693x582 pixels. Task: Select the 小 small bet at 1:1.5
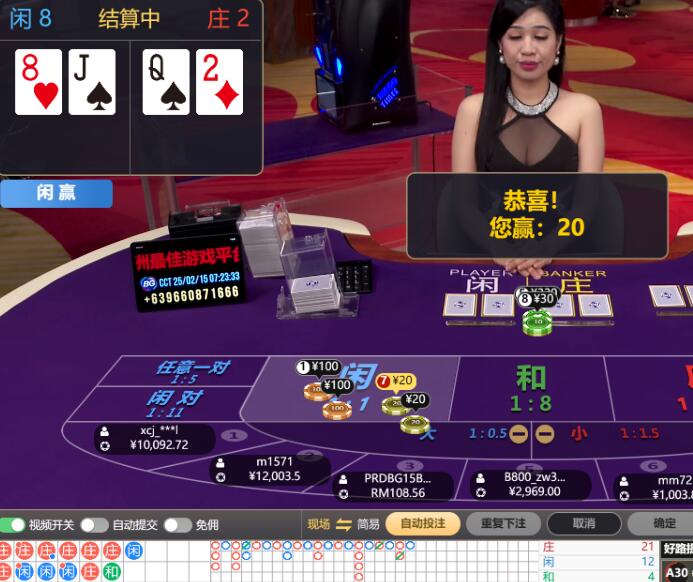pyautogui.click(x=580, y=433)
